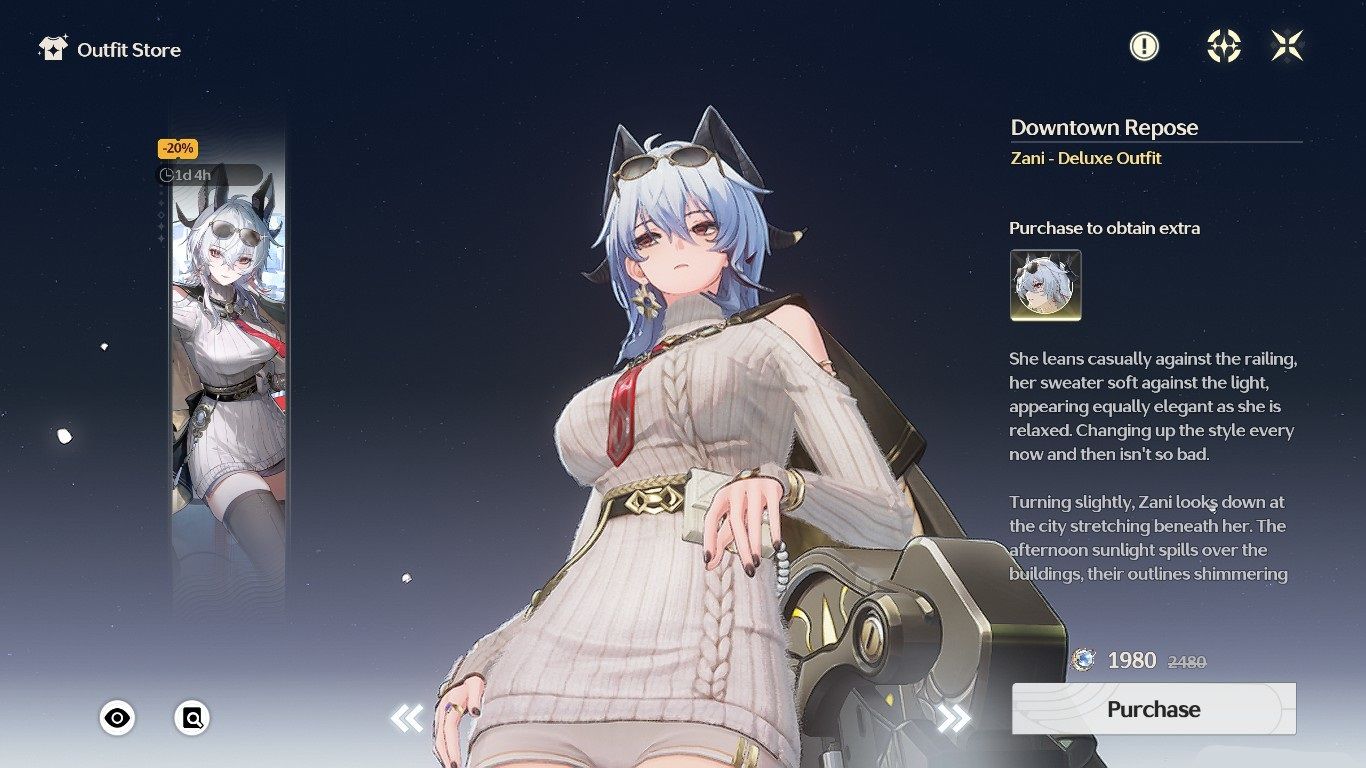
Task: Open the exclamation mark info button
Action: tap(1144, 46)
